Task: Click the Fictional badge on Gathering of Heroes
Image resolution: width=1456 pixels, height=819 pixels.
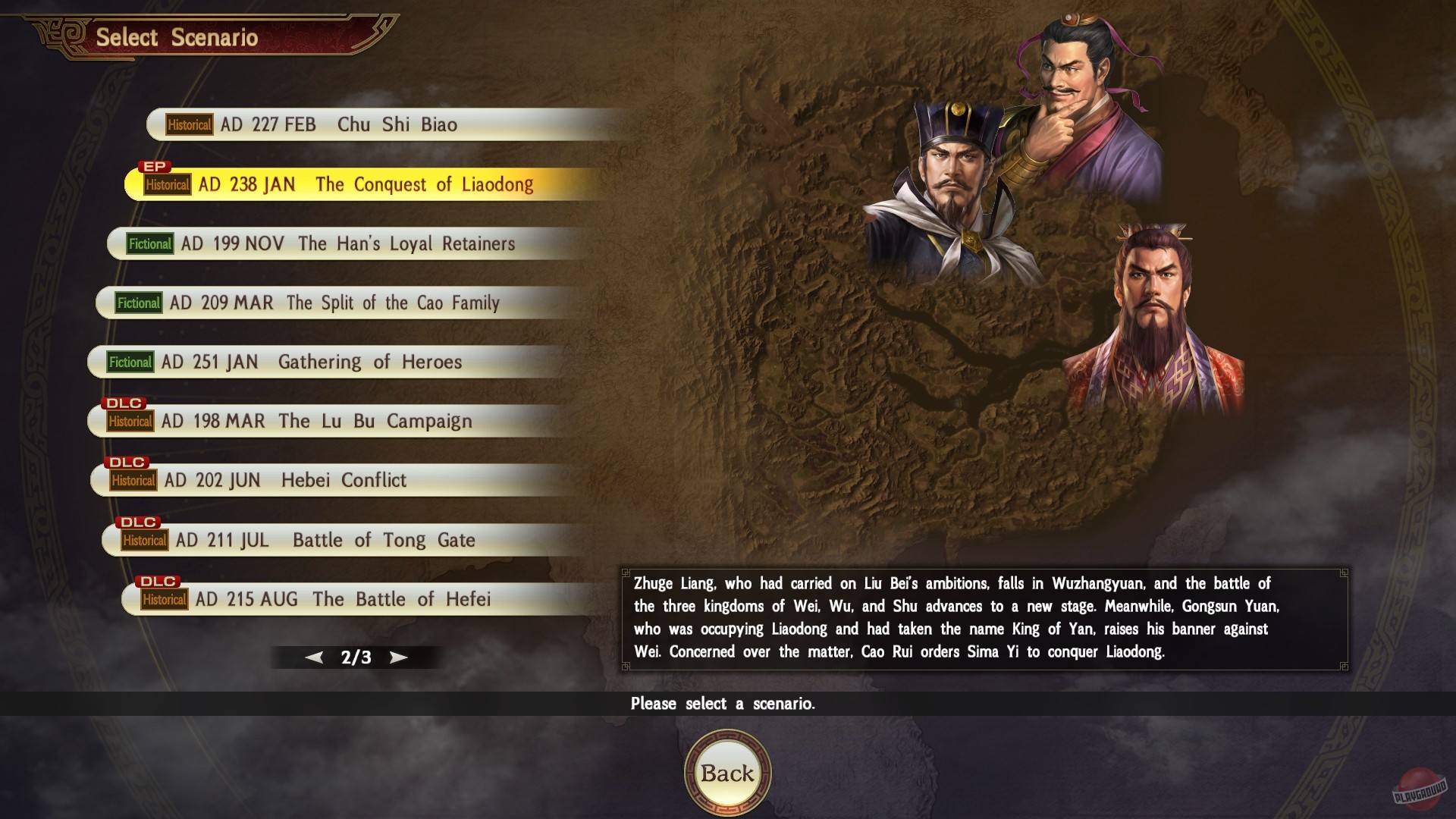Action: click(130, 362)
